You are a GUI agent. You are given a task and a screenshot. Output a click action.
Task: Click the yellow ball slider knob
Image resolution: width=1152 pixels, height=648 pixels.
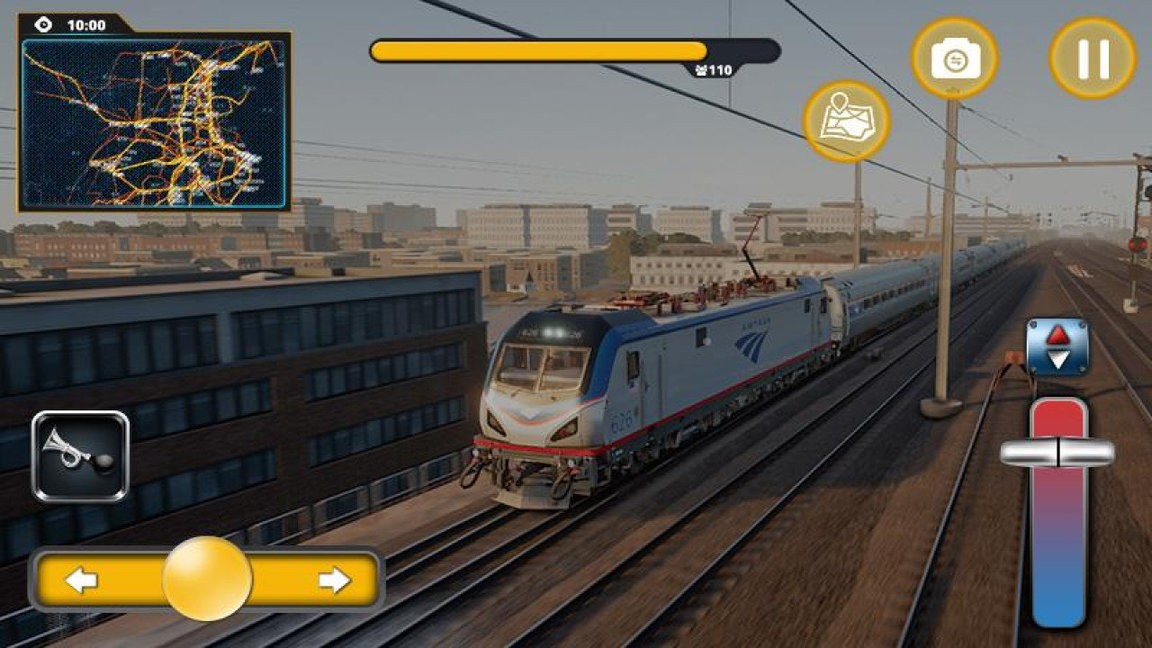point(207,579)
